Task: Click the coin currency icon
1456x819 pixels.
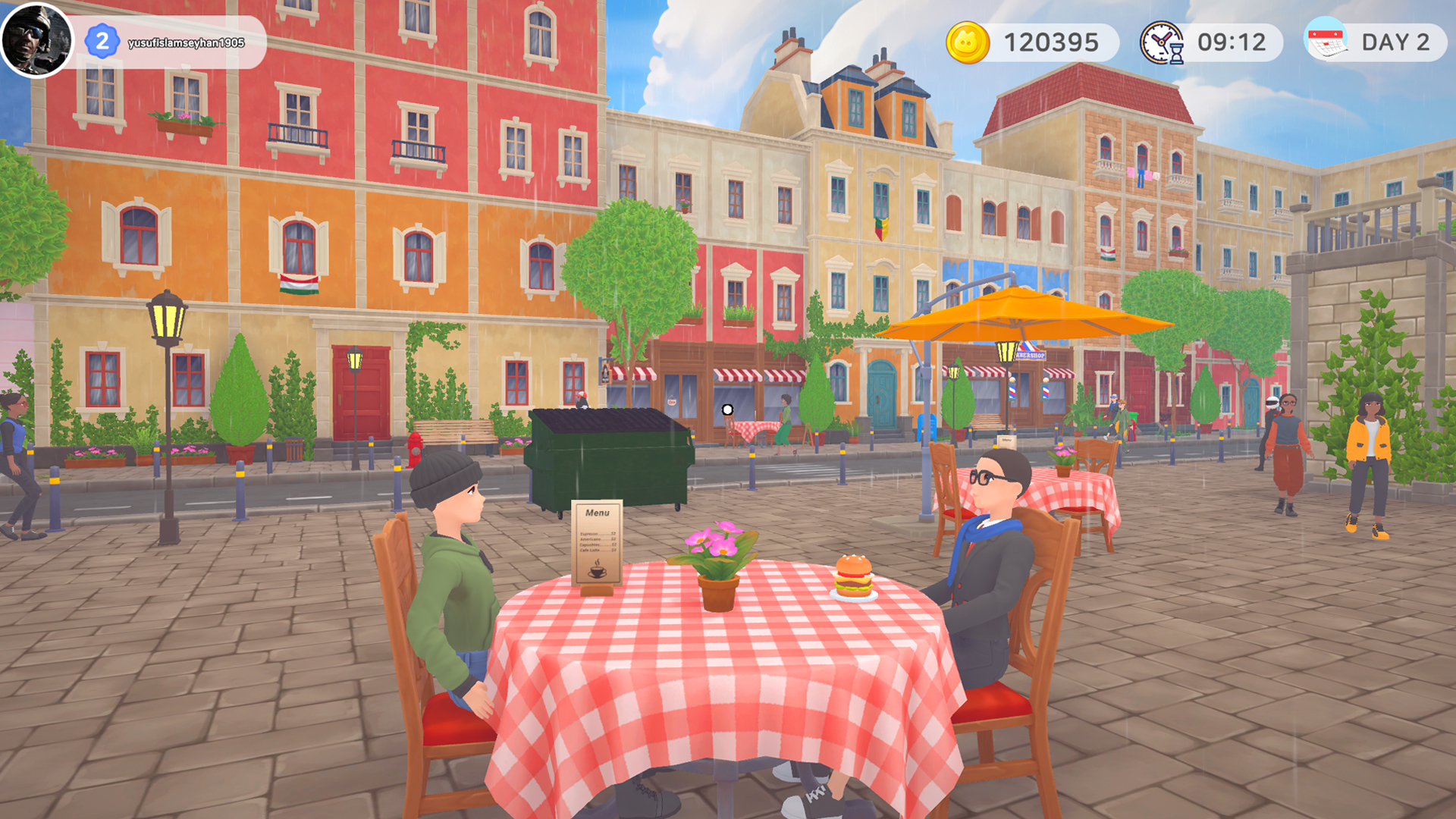Action: [x=969, y=43]
